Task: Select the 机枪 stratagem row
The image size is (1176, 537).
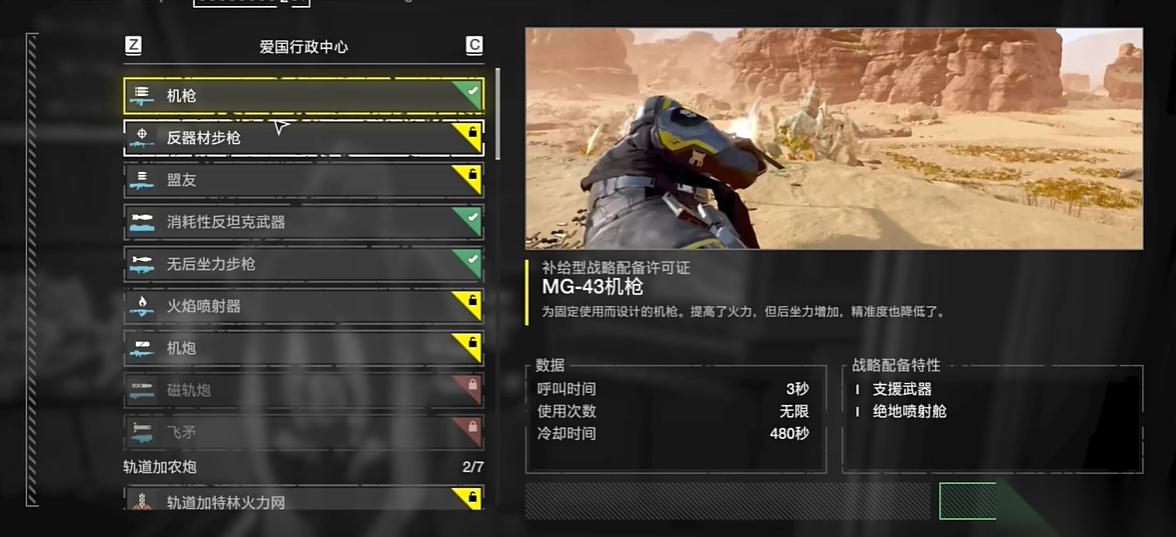Action: click(x=303, y=96)
